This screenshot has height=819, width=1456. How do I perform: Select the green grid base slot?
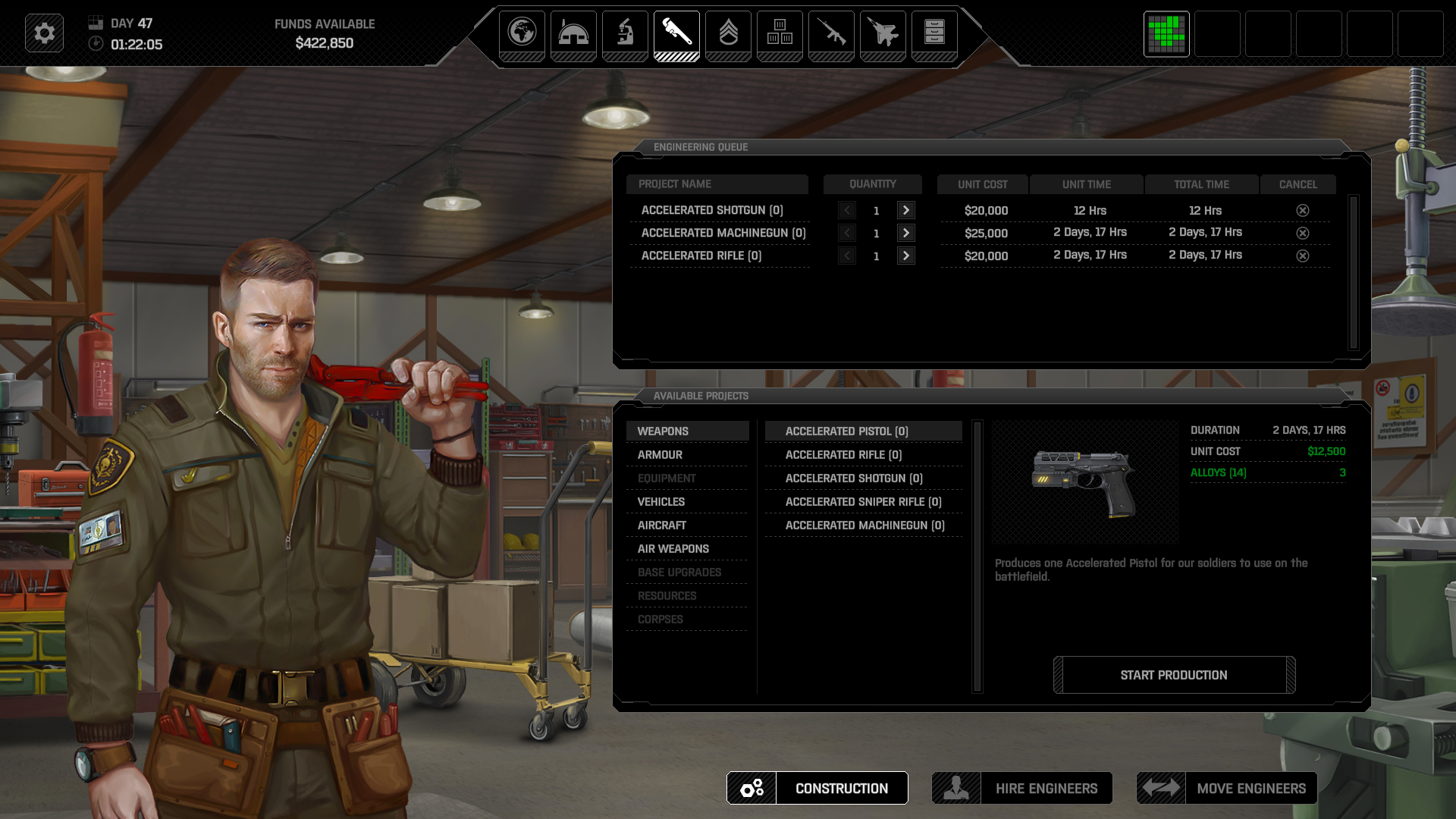pos(1166,33)
